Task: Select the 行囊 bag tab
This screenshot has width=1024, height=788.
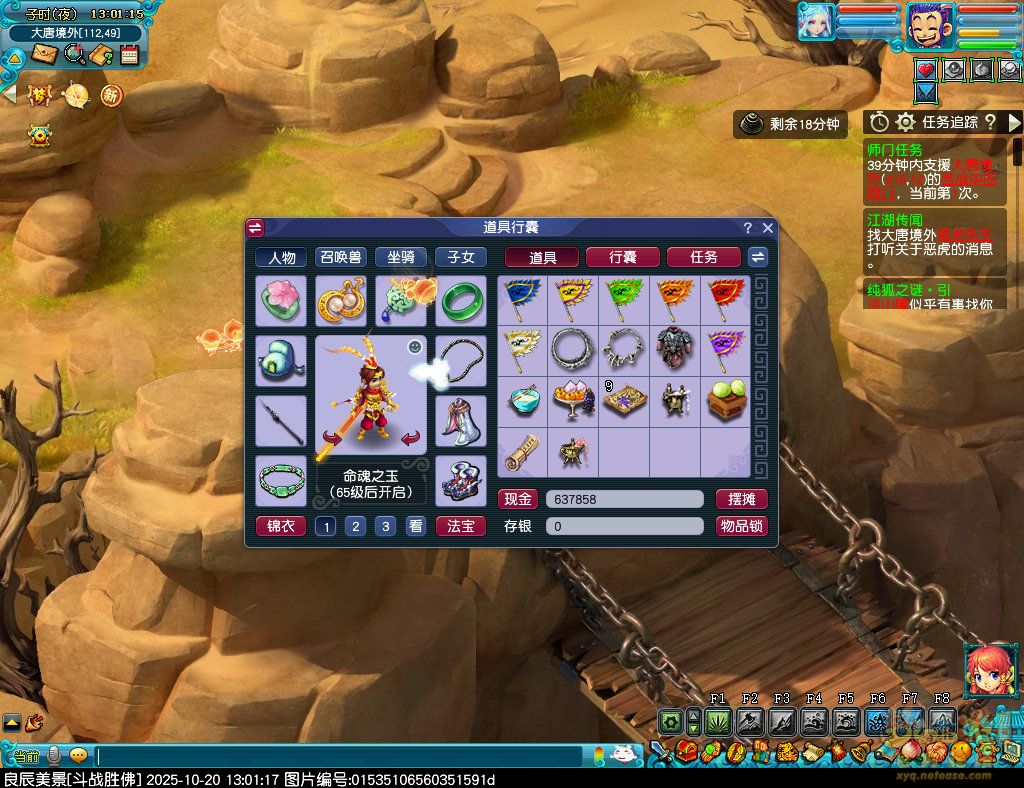Action: pos(622,257)
